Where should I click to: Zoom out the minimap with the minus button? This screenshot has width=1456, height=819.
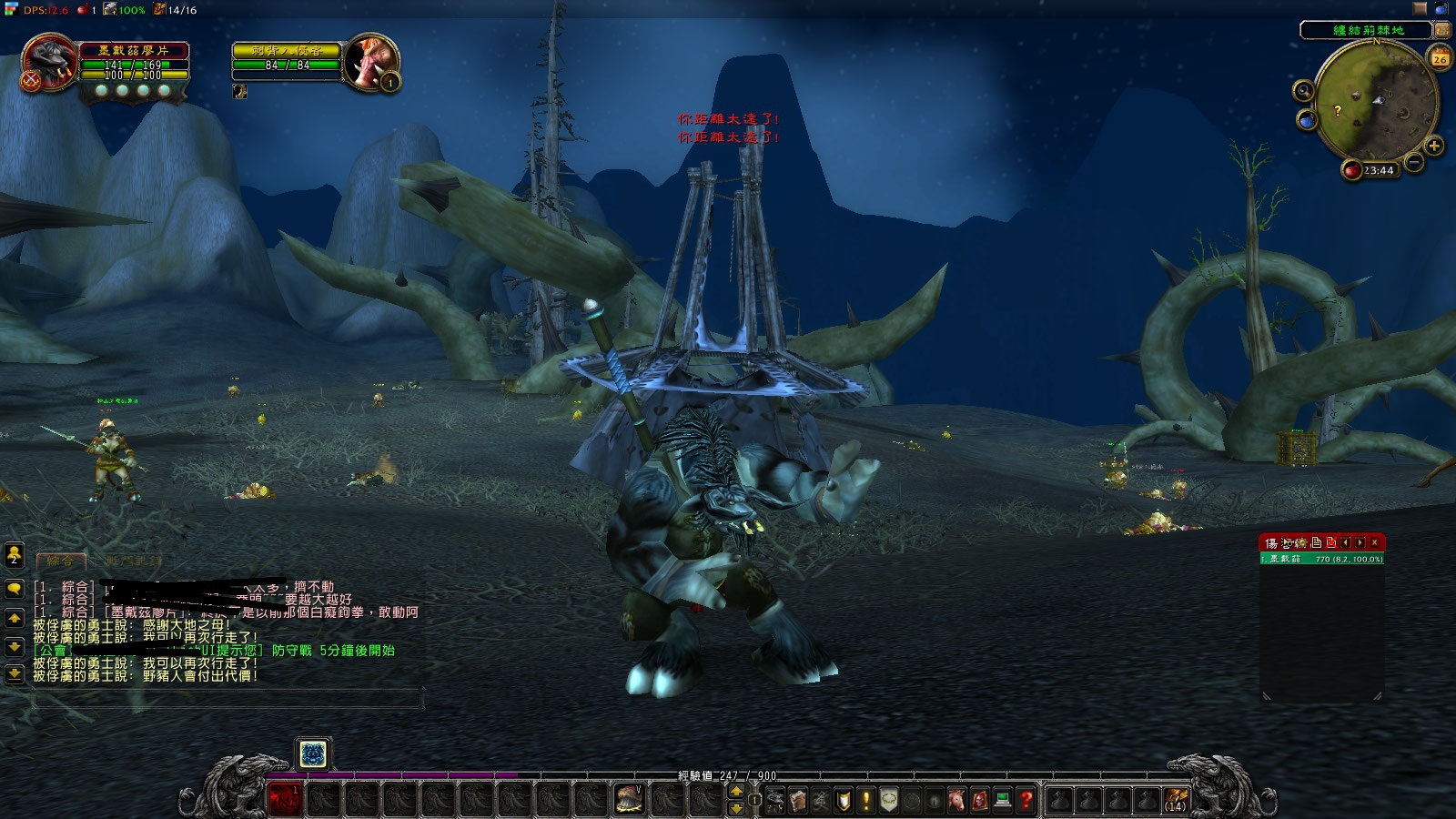tap(1414, 162)
